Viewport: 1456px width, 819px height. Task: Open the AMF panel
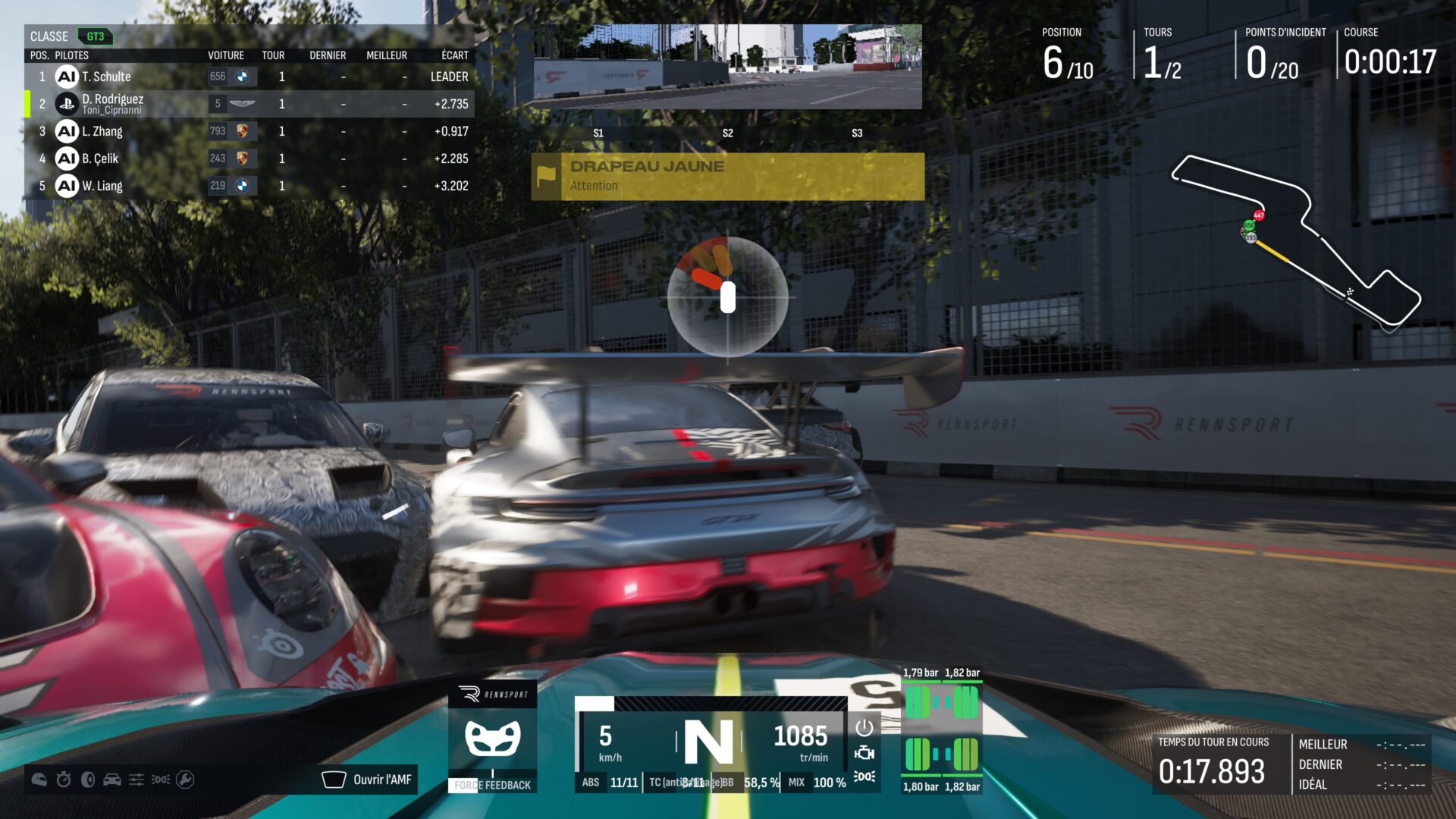pos(369,780)
